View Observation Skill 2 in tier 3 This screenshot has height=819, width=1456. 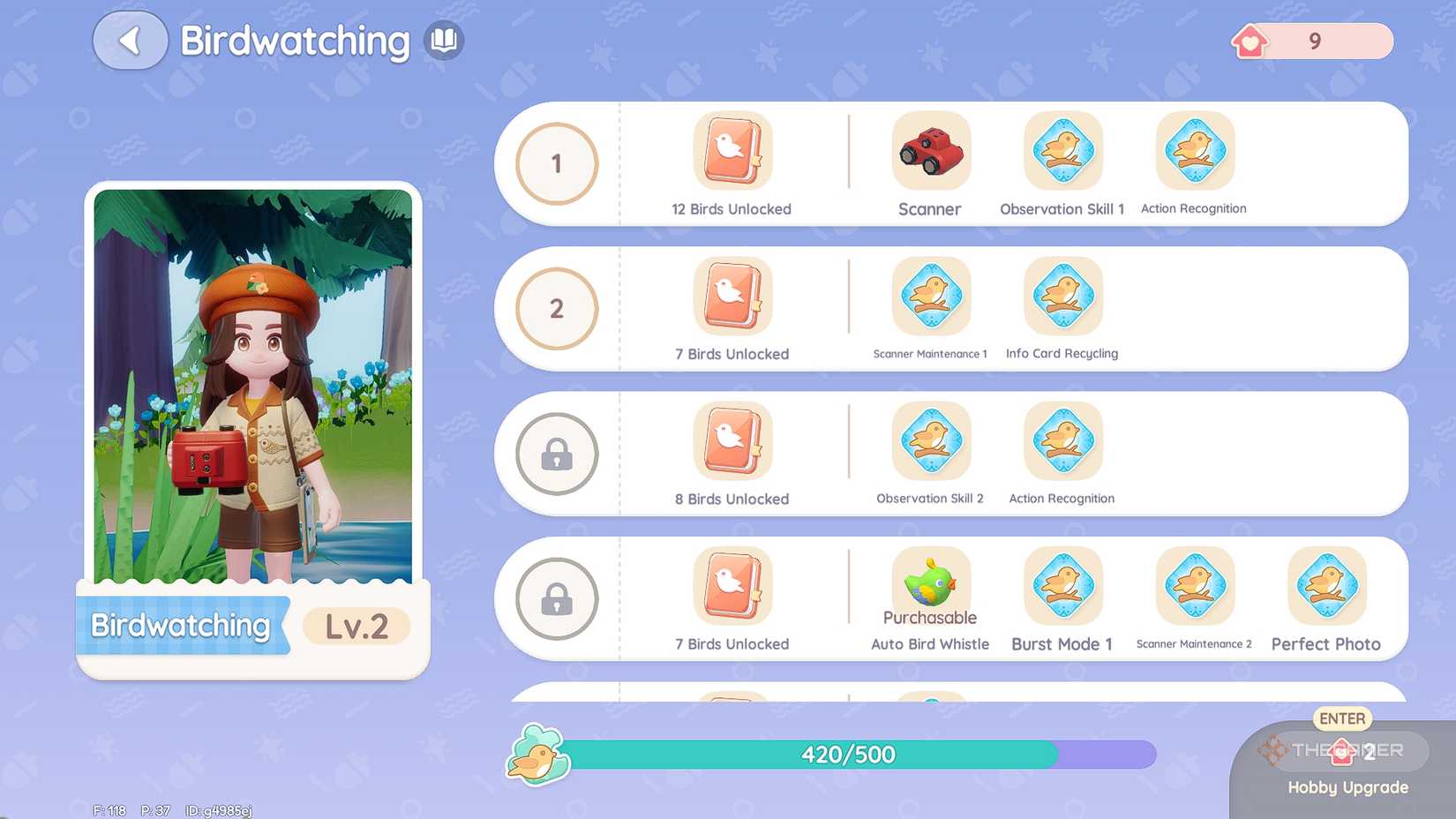[930, 441]
